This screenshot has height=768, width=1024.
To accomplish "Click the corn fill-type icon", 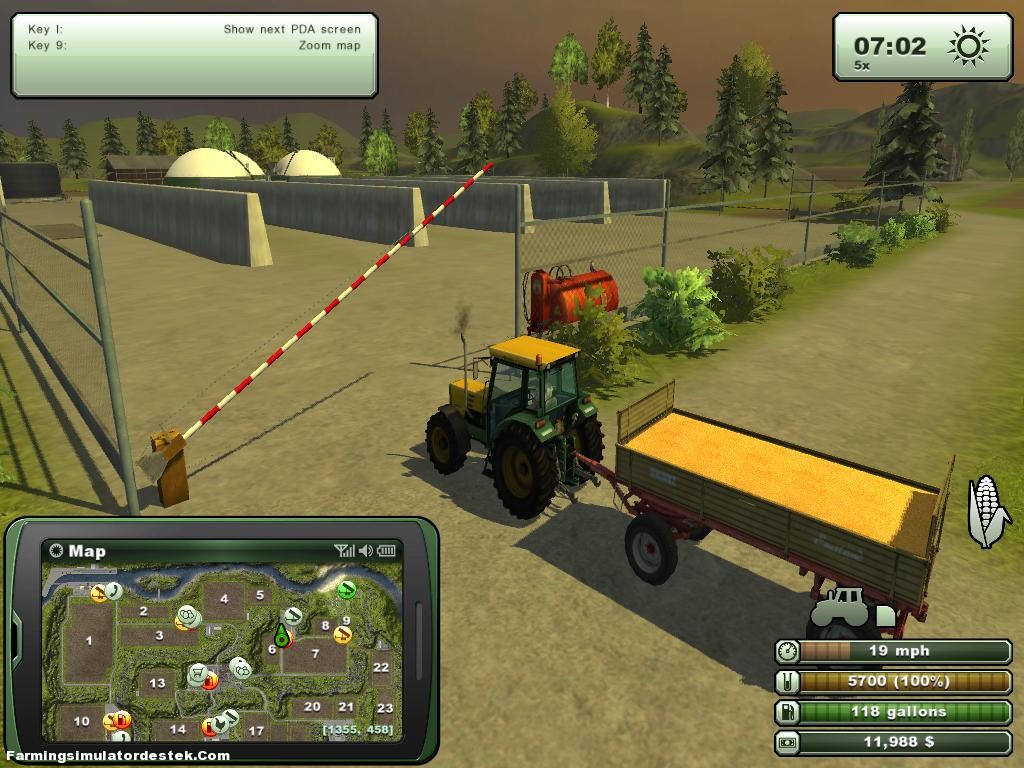I will point(987,511).
